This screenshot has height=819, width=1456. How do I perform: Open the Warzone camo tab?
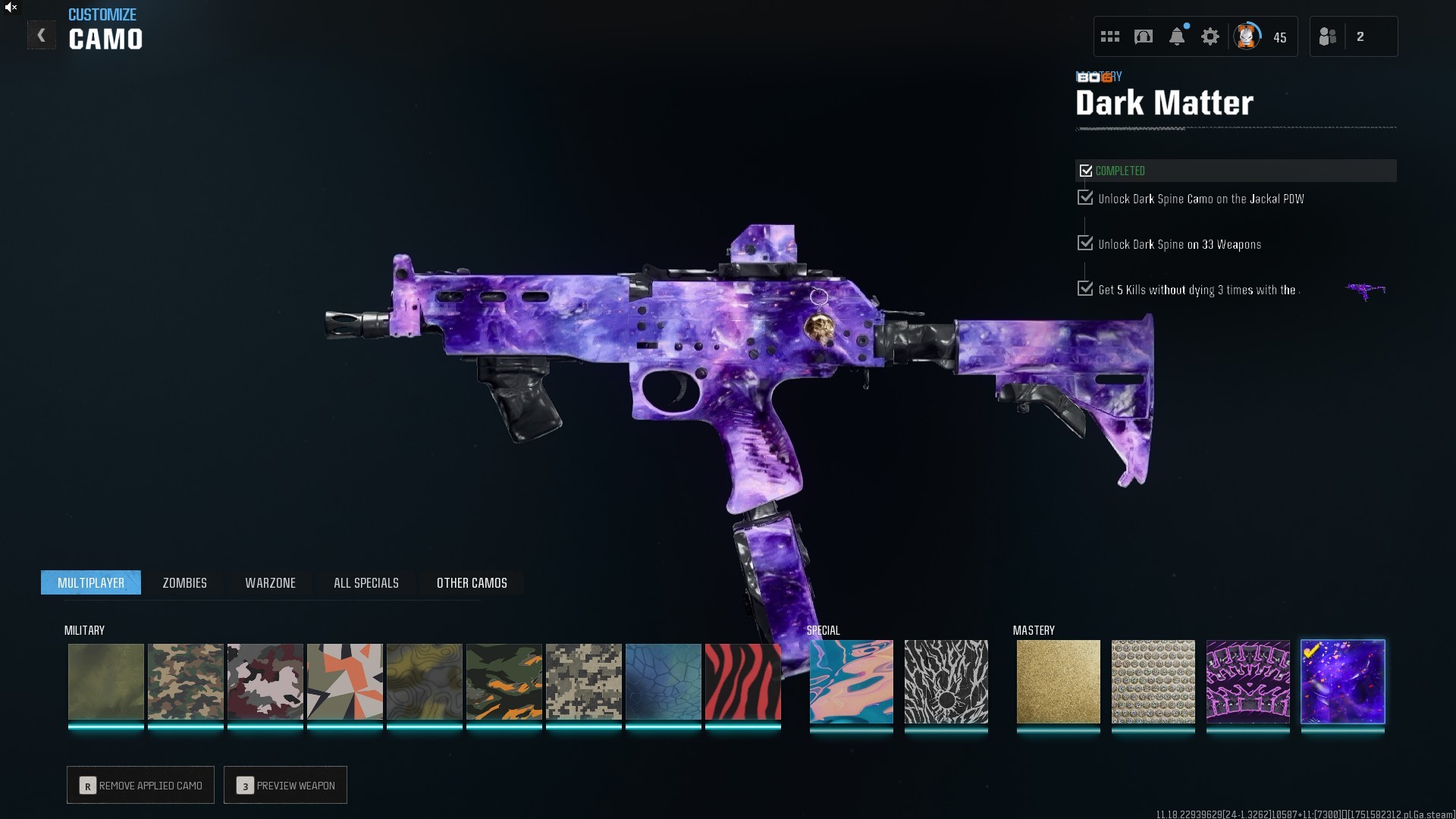click(270, 582)
